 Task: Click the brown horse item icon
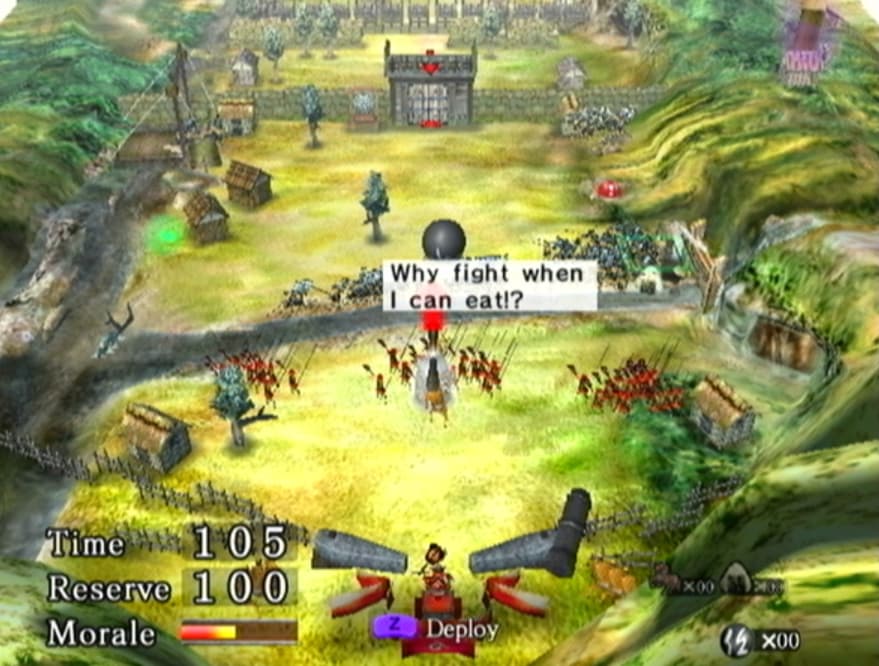pos(665,578)
